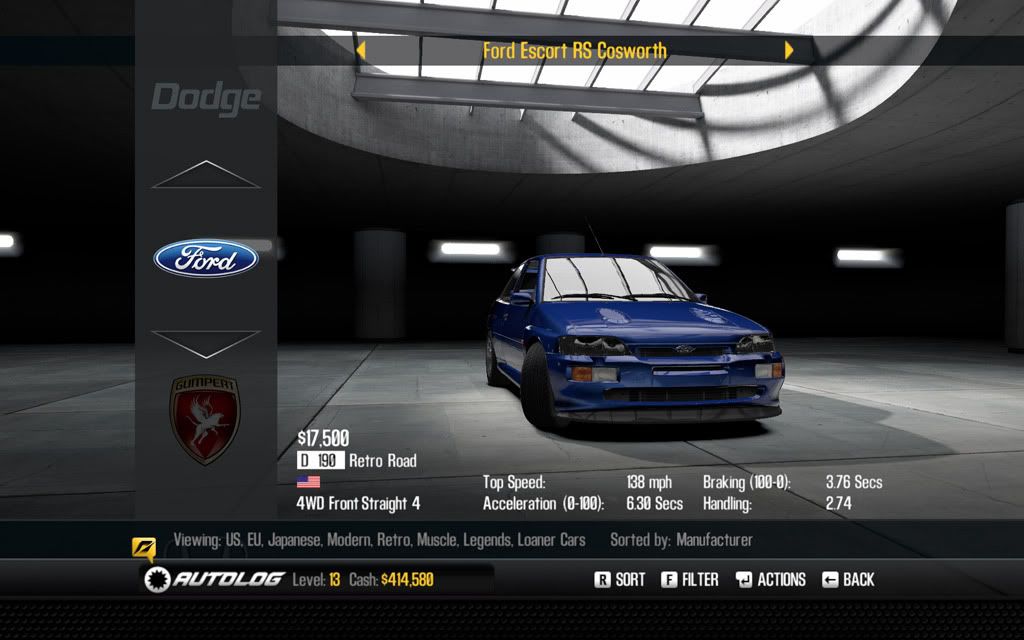Image resolution: width=1024 pixels, height=640 pixels.
Task: Show the previous car with the left arrow
Action: tap(361, 50)
